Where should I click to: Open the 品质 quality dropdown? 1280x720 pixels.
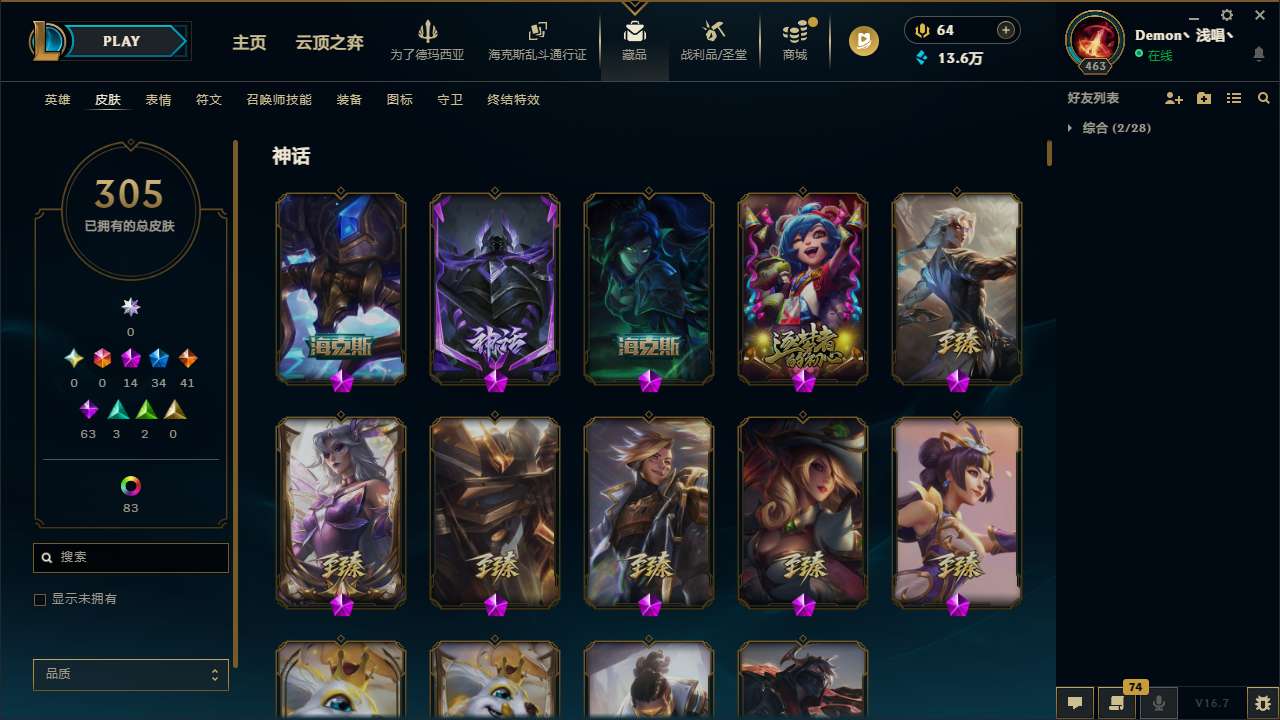coord(130,674)
